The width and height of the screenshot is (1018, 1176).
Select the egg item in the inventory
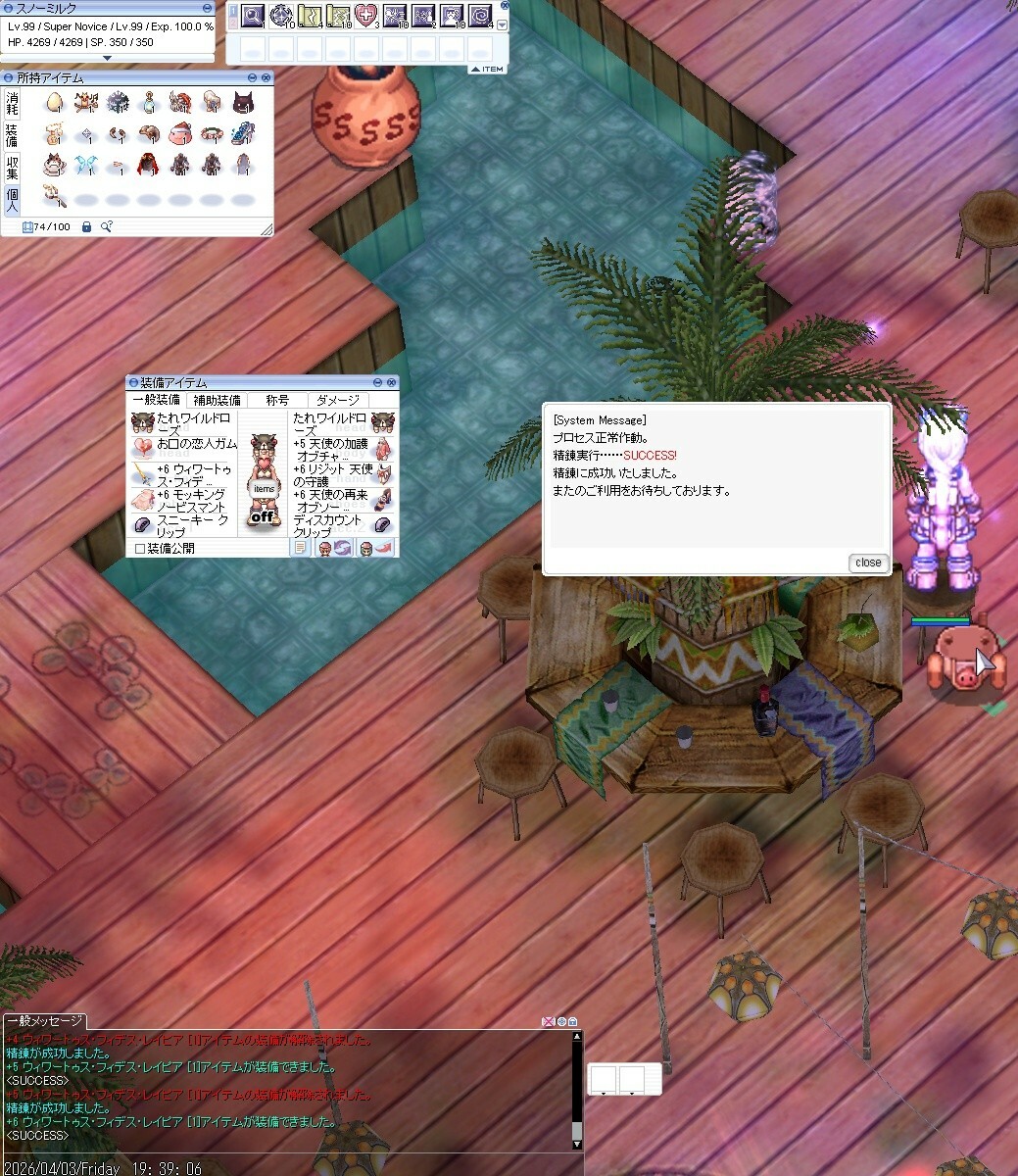click(55, 102)
